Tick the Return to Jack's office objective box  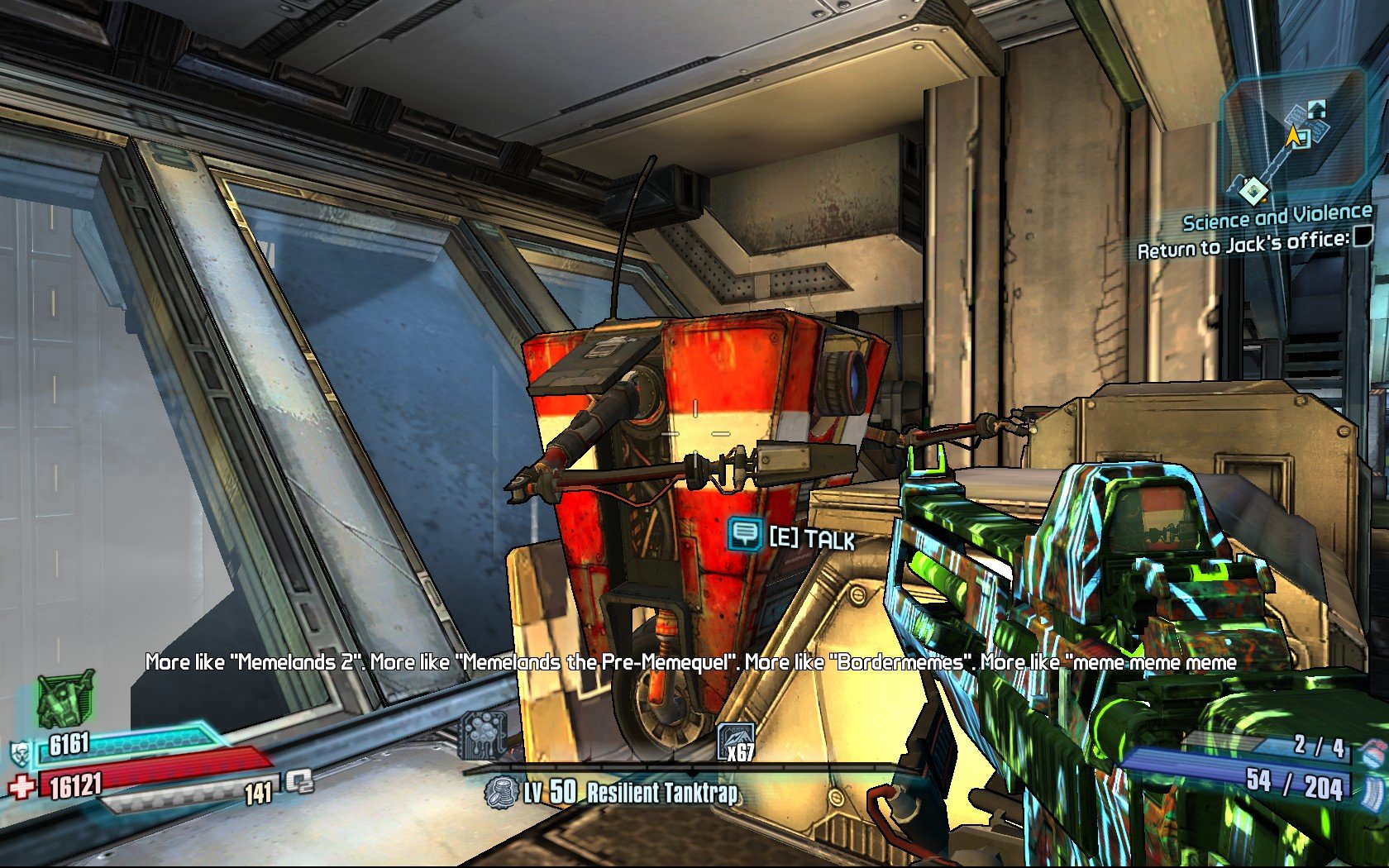pos(1362,236)
